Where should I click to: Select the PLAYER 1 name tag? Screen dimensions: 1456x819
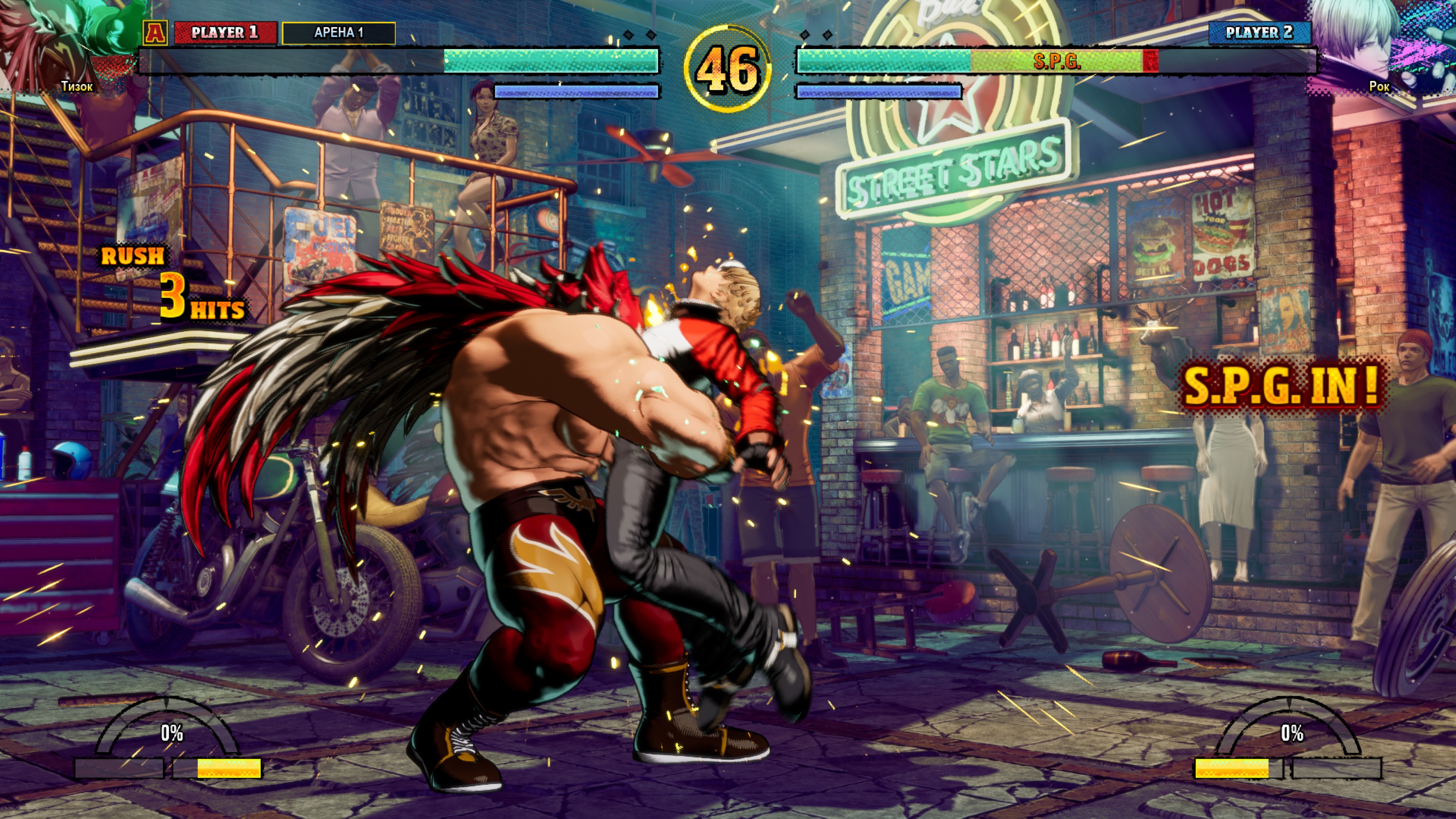225,33
